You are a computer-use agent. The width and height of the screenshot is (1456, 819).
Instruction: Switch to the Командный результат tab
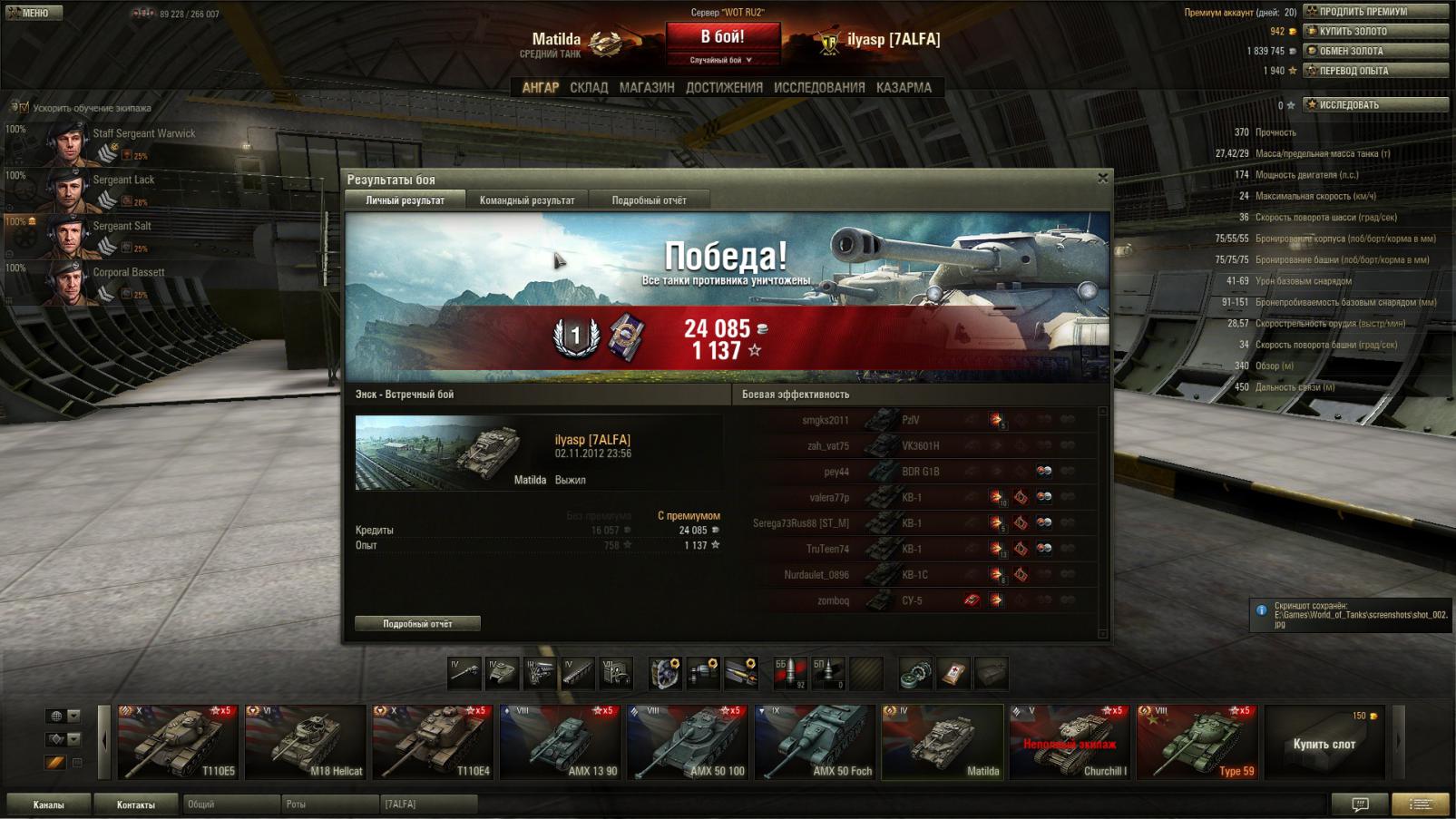pyautogui.click(x=526, y=200)
